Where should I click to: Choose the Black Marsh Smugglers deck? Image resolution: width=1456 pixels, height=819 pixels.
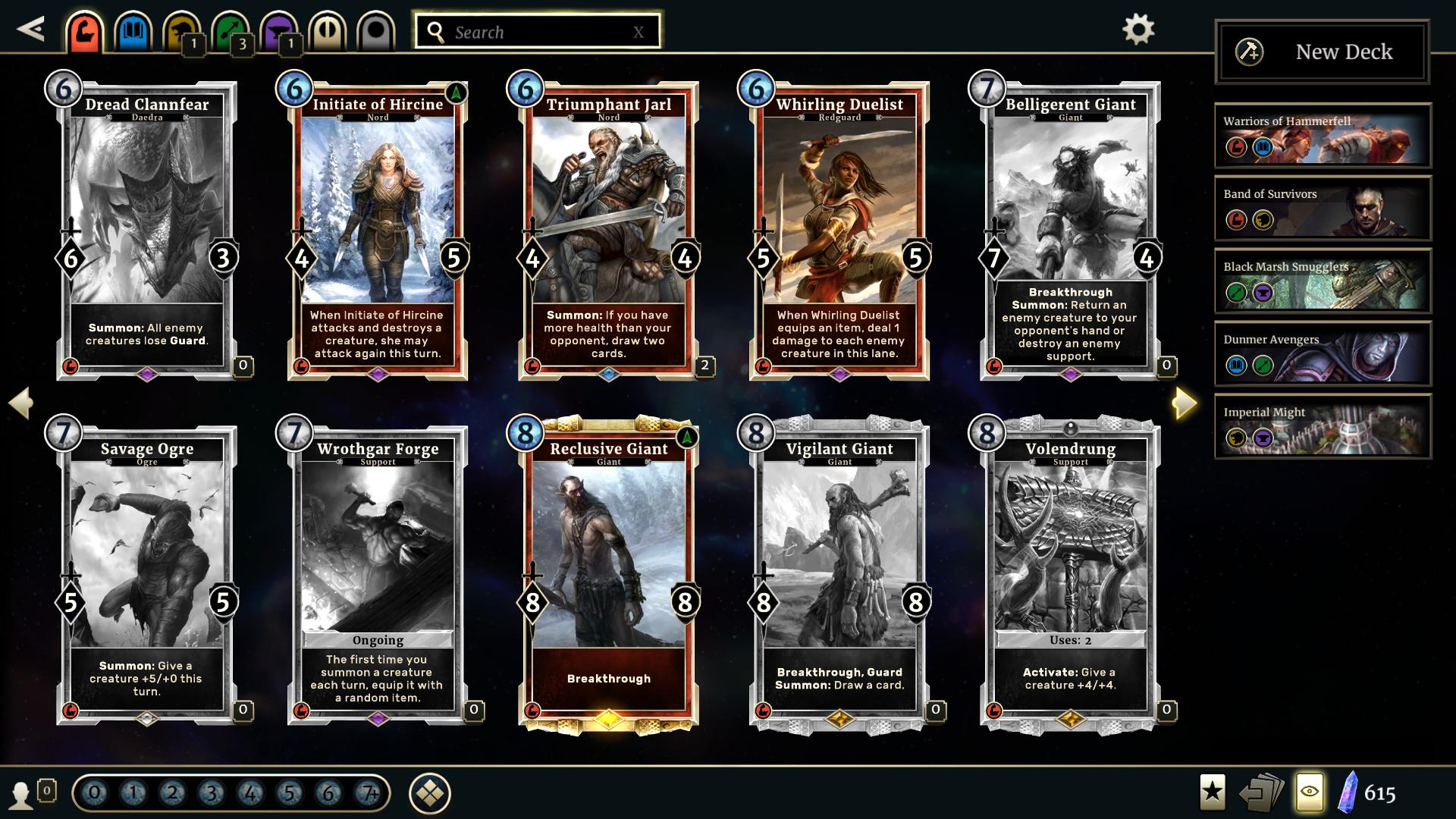pyautogui.click(x=1323, y=281)
